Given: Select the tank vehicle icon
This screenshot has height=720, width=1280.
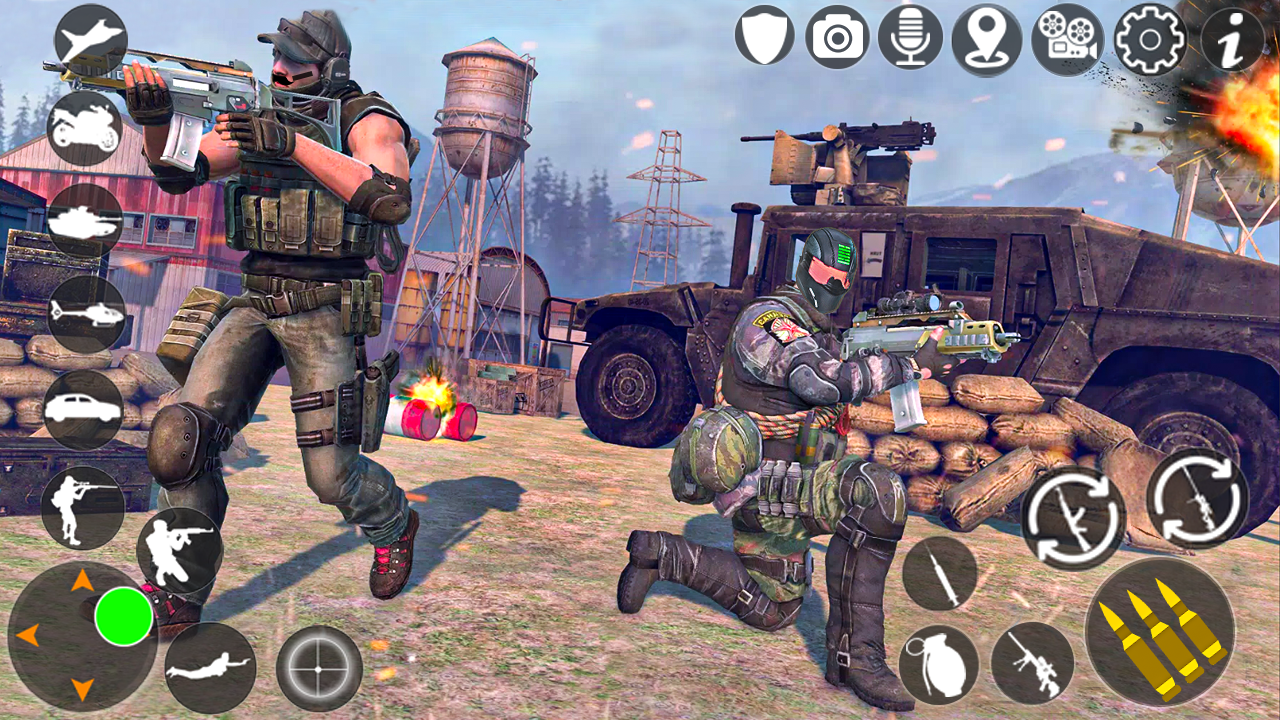Looking at the screenshot, I should click(x=88, y=218).
